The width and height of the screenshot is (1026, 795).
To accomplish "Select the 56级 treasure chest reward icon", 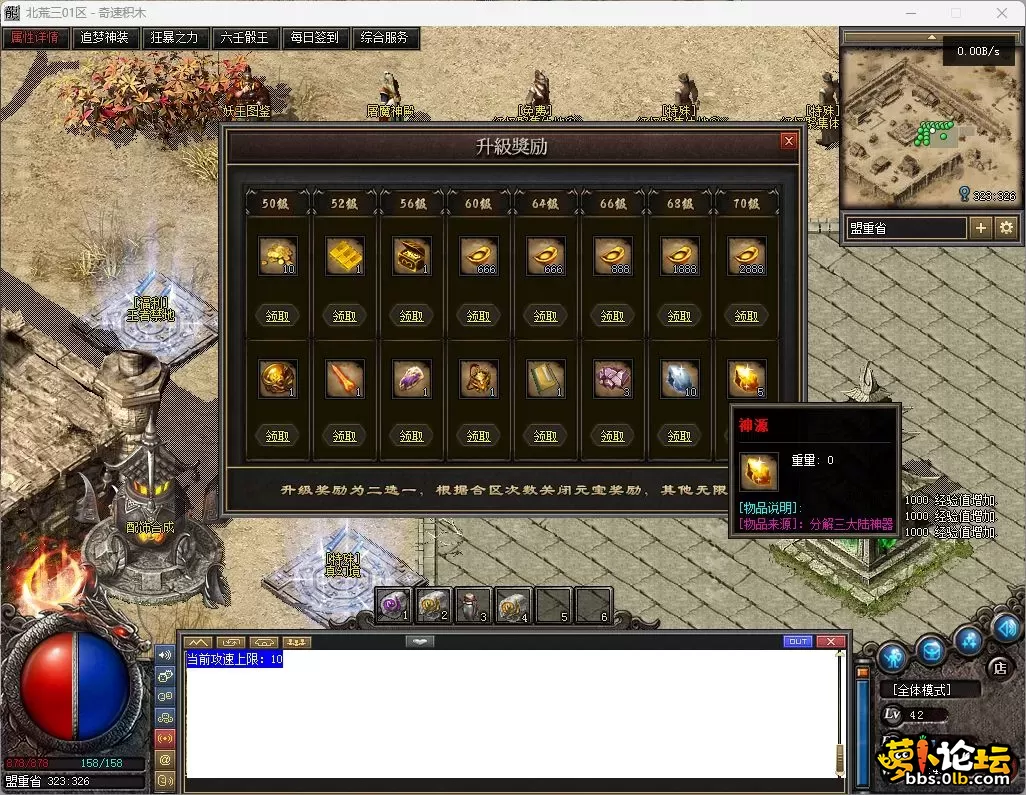I will [x=412, y=256].
